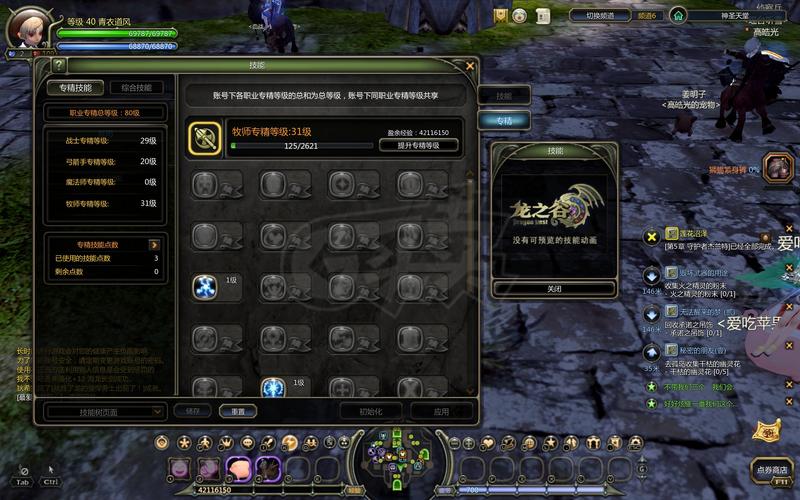Screen dimensions: 800x500
Task: Open the 点券商店 cash shop
Action: pyautogui.click(x=772, y=469)
